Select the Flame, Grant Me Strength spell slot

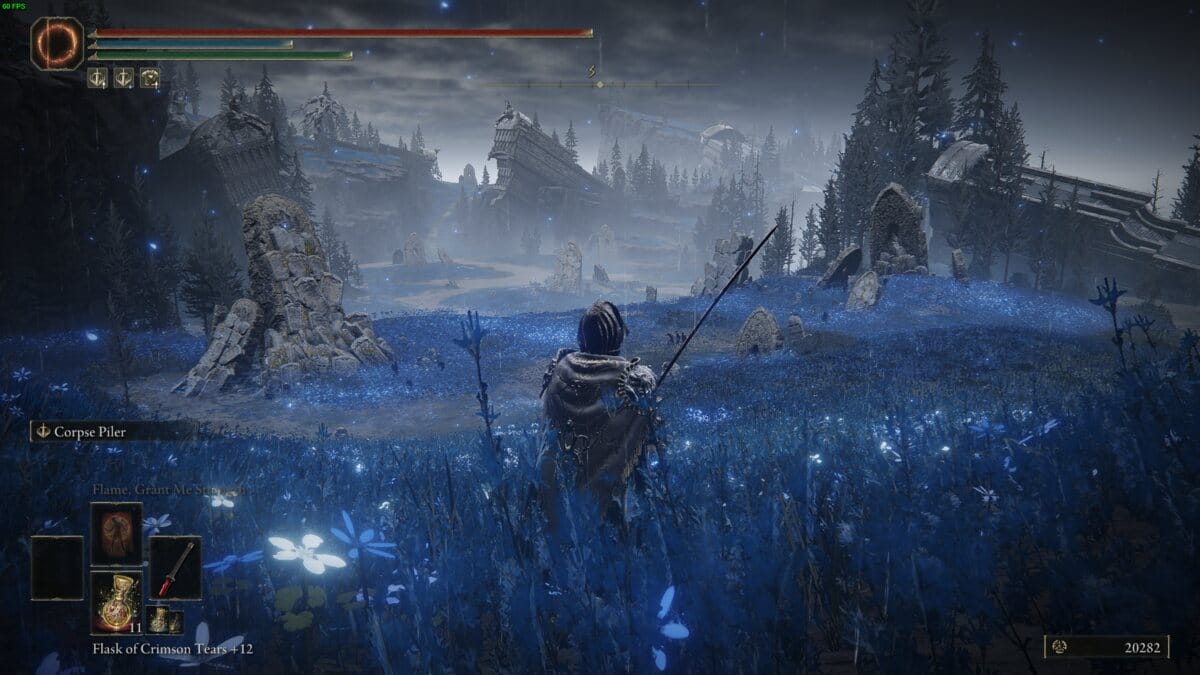point(116,533)
